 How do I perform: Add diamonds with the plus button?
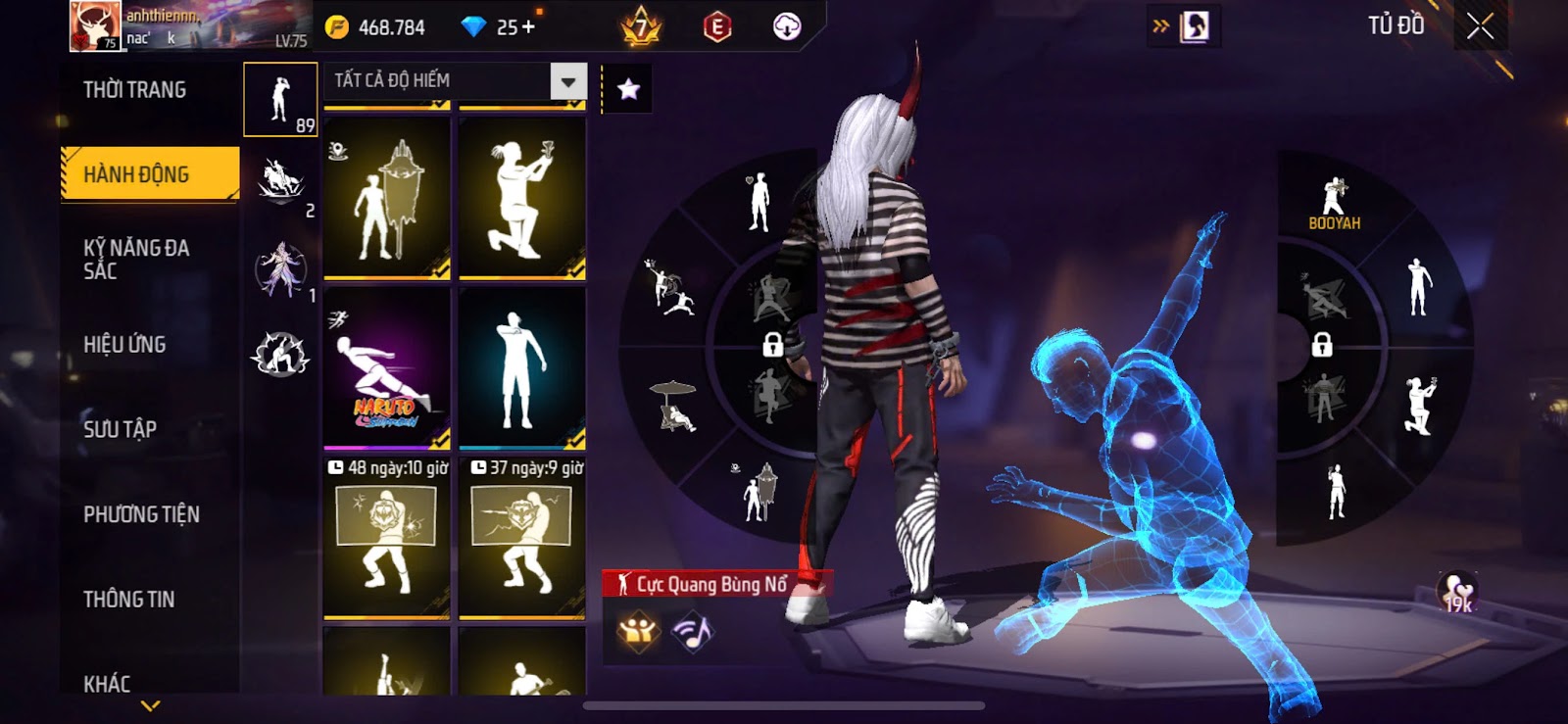click(x=528, y=27)
